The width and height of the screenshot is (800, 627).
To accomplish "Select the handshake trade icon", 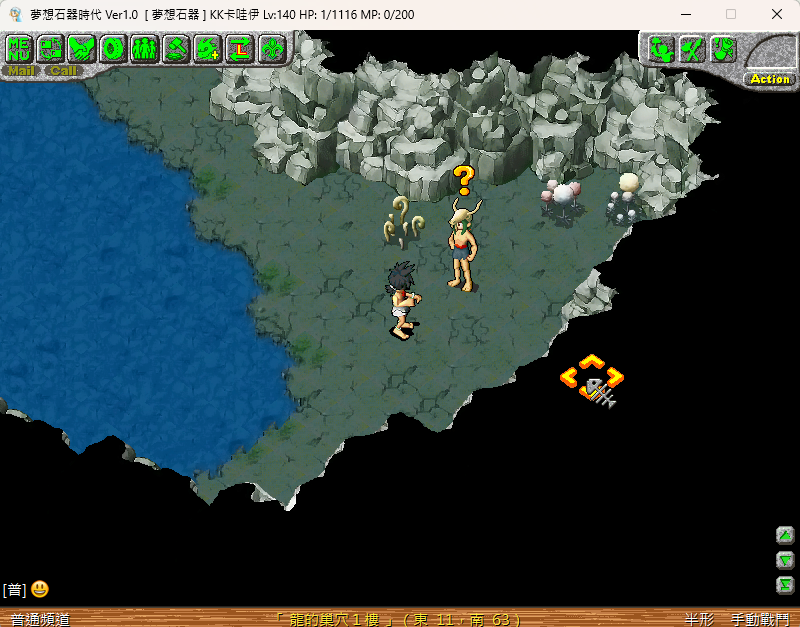I will point(82,48).
